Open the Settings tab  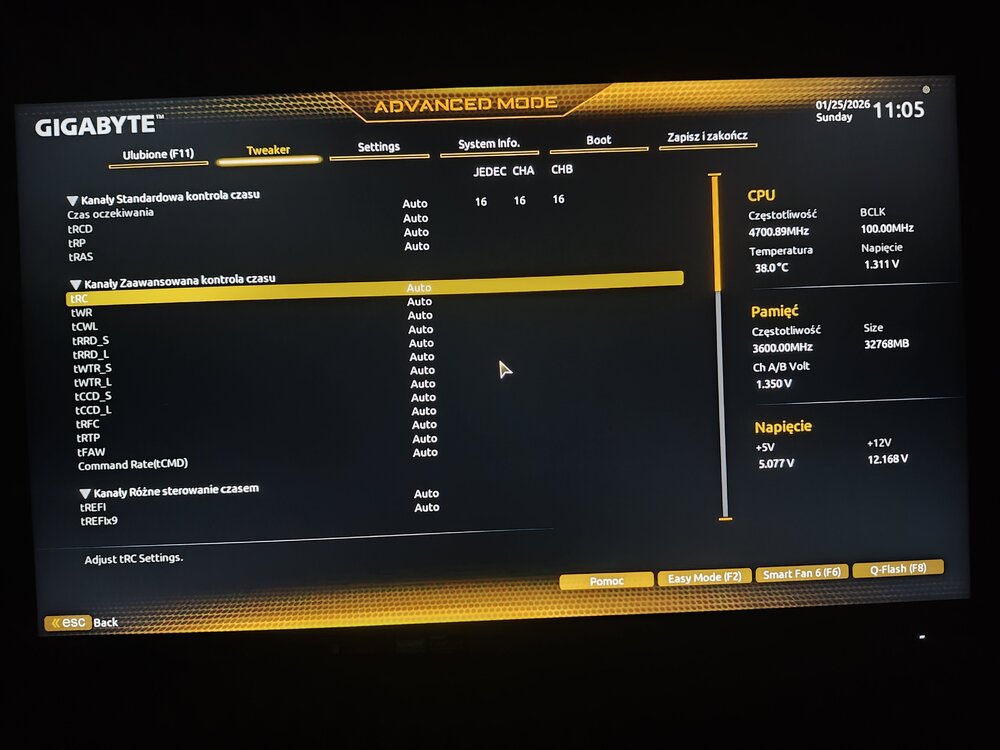(x=379, y=147)
